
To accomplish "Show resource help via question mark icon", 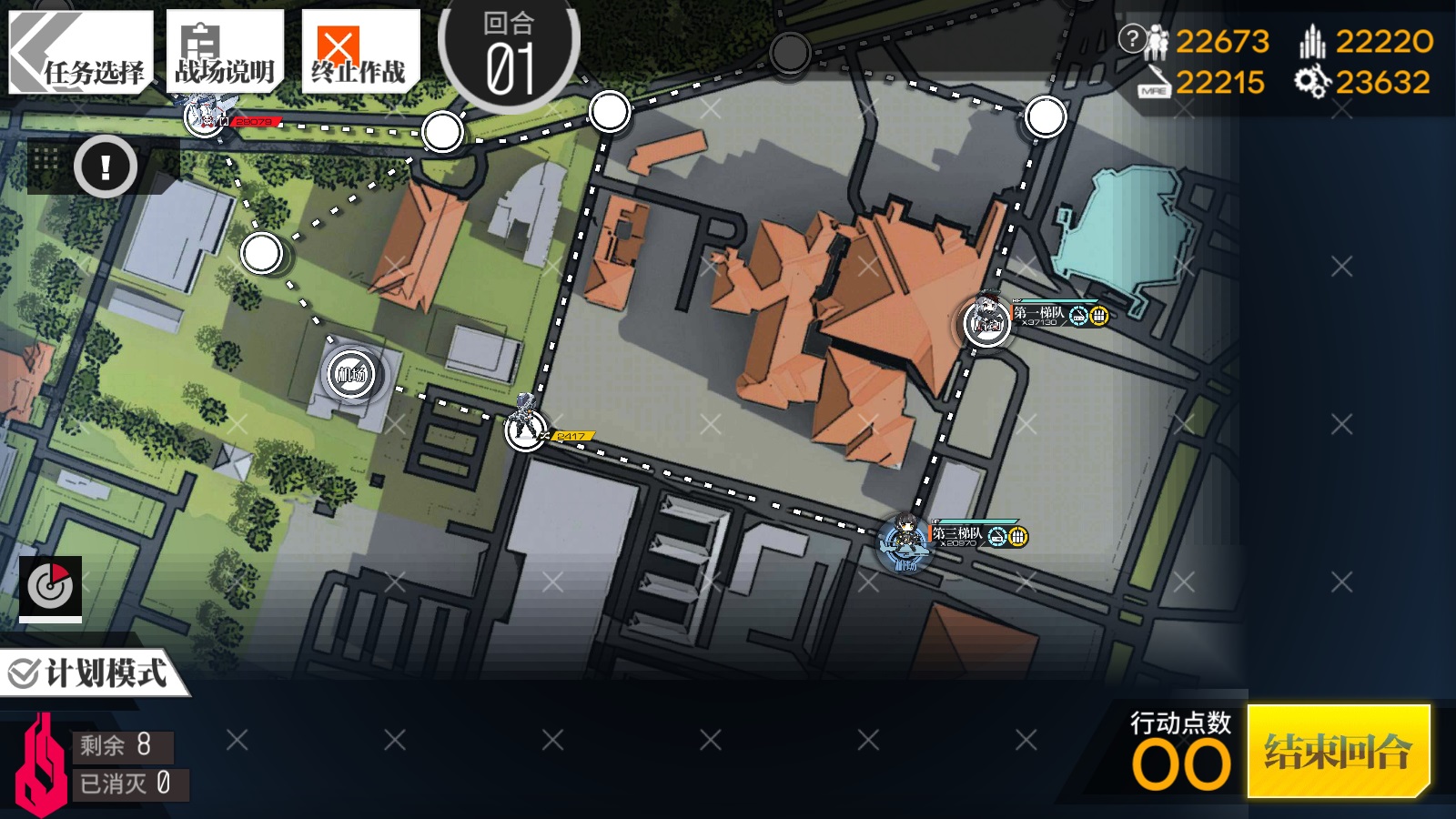I will click(x=1132, y=38).
